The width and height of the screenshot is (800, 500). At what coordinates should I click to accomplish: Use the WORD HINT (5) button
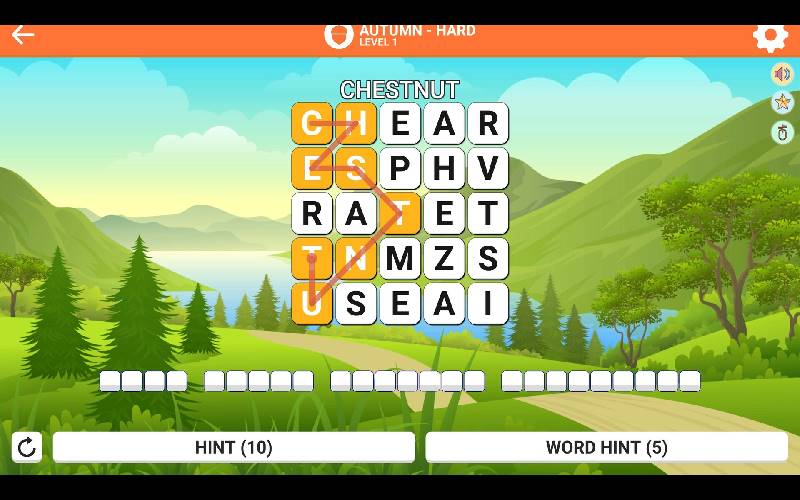pos(606,447)
